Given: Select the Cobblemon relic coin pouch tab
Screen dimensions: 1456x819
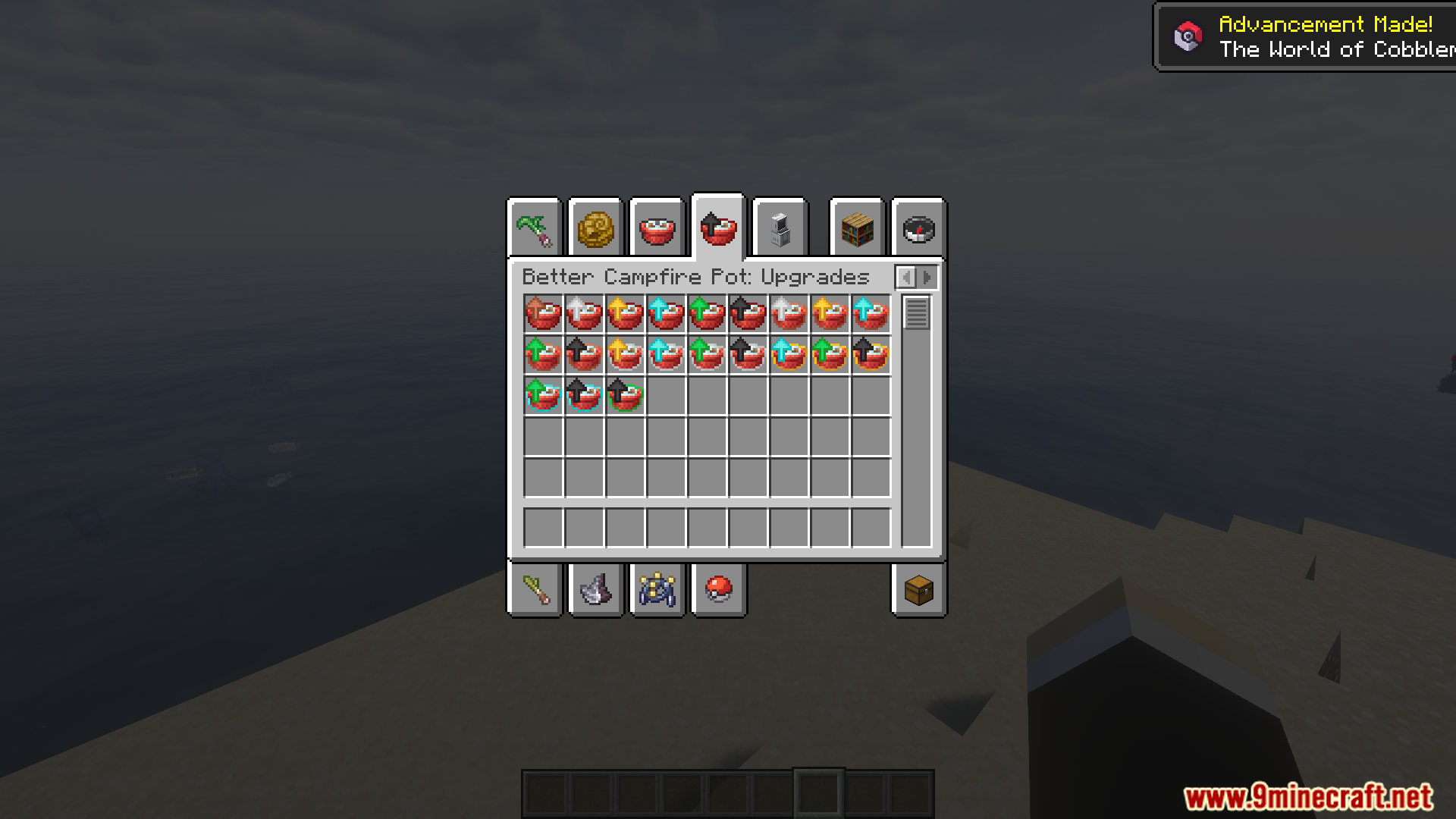Looking at the screenshot, I should (x=657, y=591).
